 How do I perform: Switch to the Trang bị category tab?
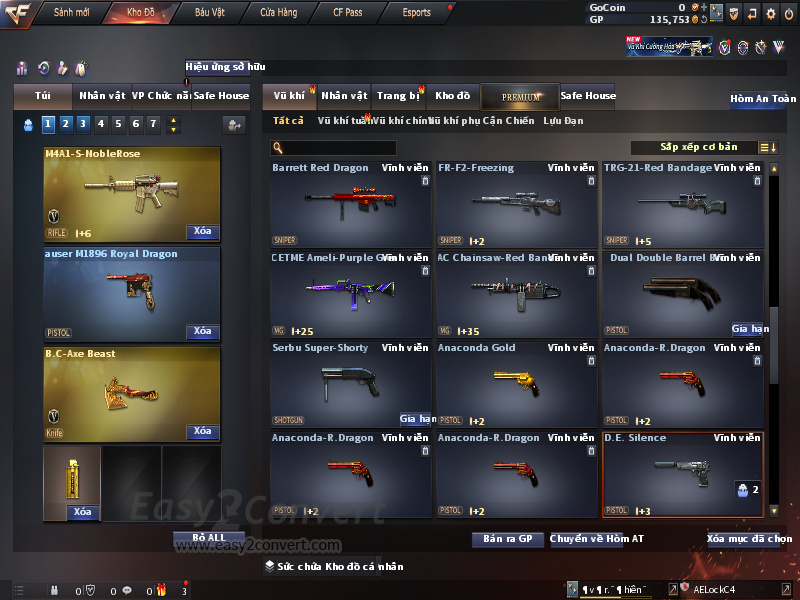coord(398,96)
